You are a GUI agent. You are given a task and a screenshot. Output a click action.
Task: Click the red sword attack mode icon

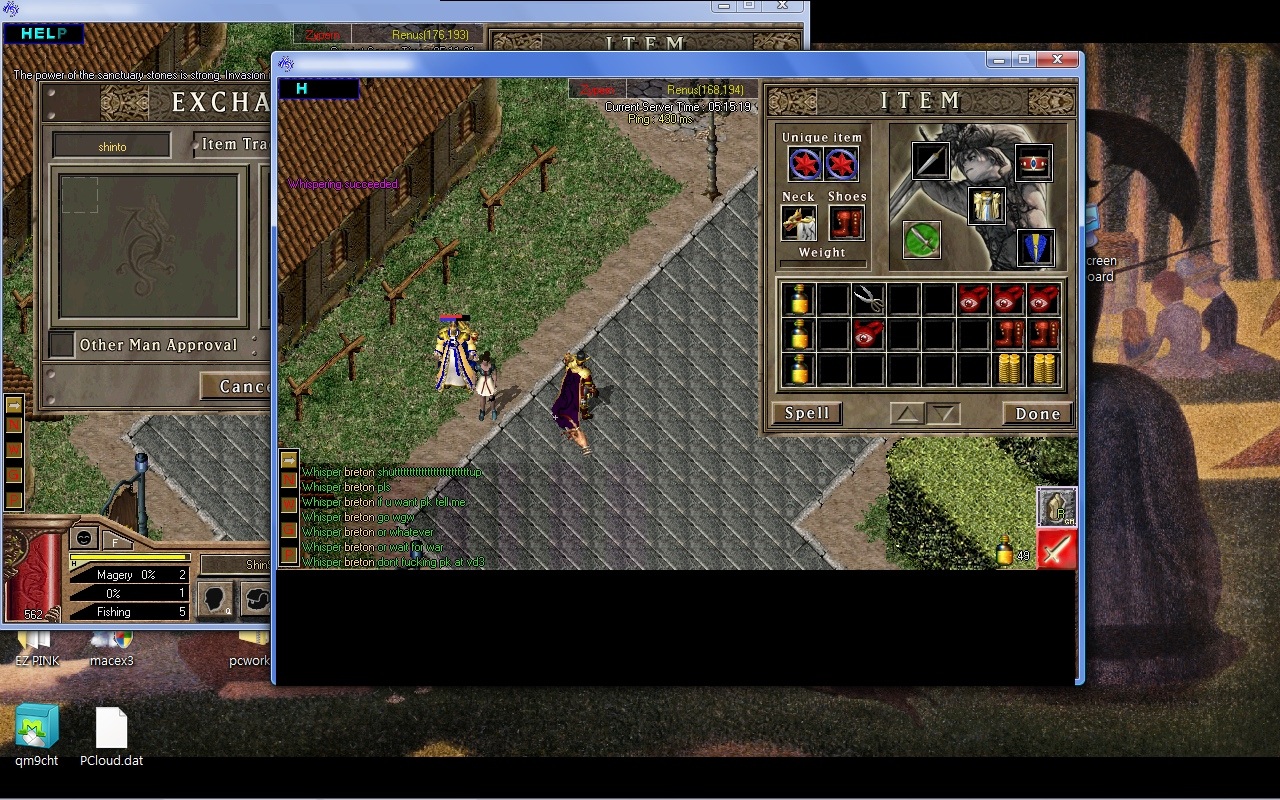tap(1056, 549)
